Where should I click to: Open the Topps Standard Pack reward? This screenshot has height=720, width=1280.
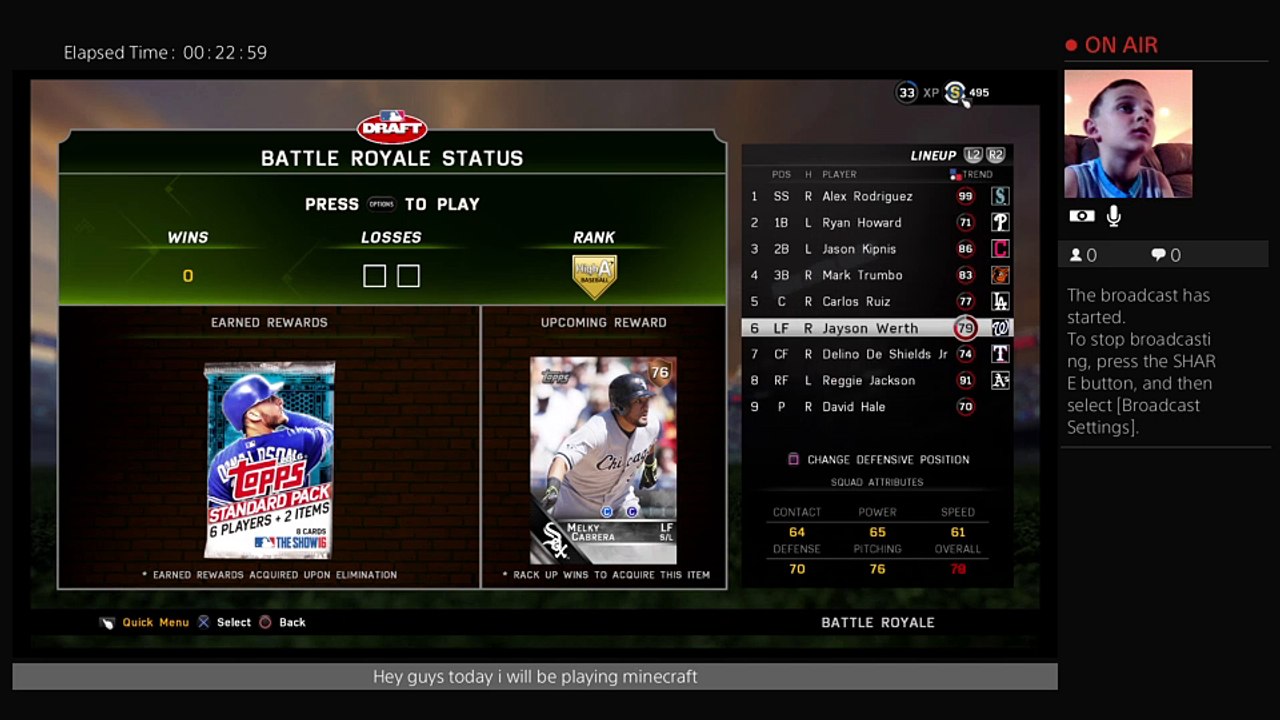pyautogui.click(x=269, y=460)
